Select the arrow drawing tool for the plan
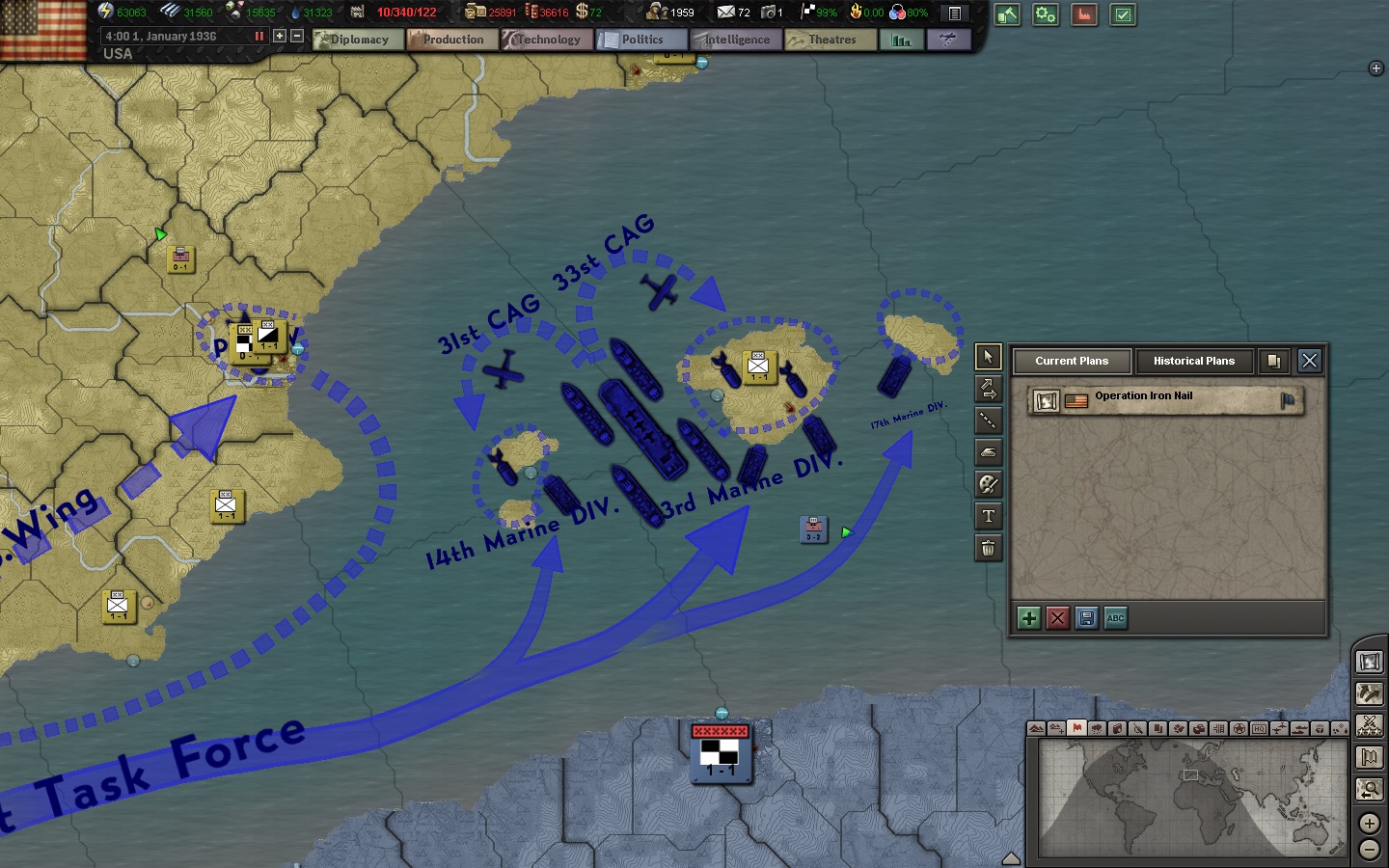 point(988,389)
